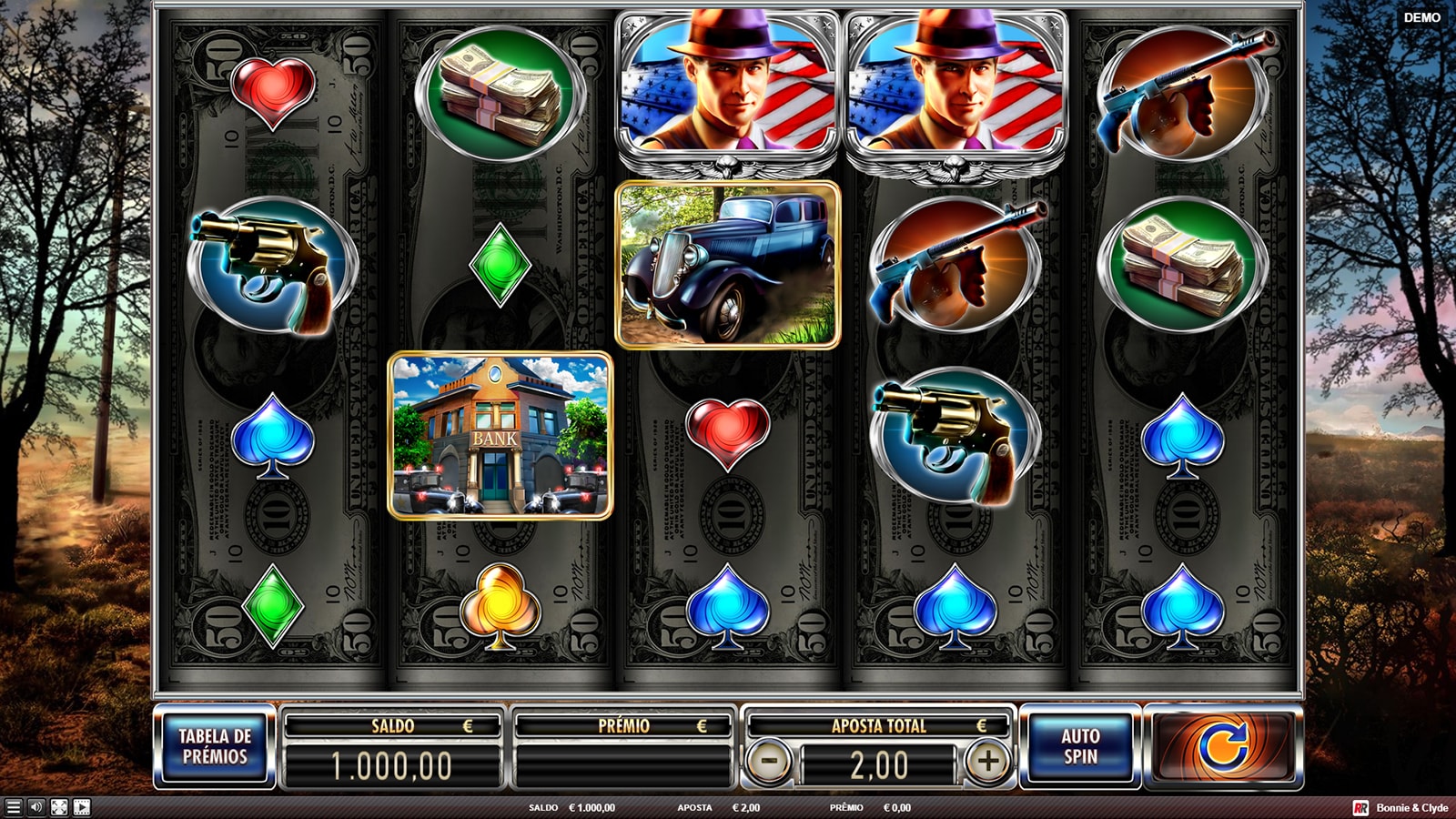Screen dimensions: 1456x819
Task: Decrease the total bet with minus button
Action: [x=769, y=761]
